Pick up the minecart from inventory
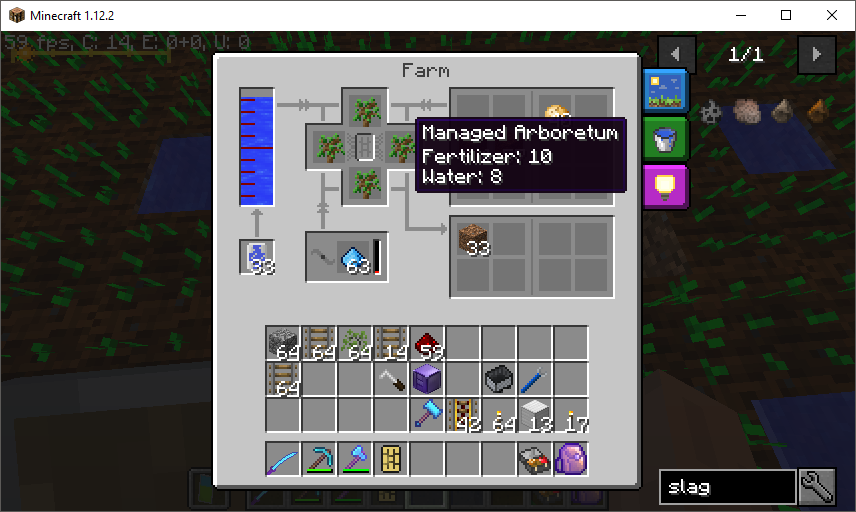 (x=500, y=380)
